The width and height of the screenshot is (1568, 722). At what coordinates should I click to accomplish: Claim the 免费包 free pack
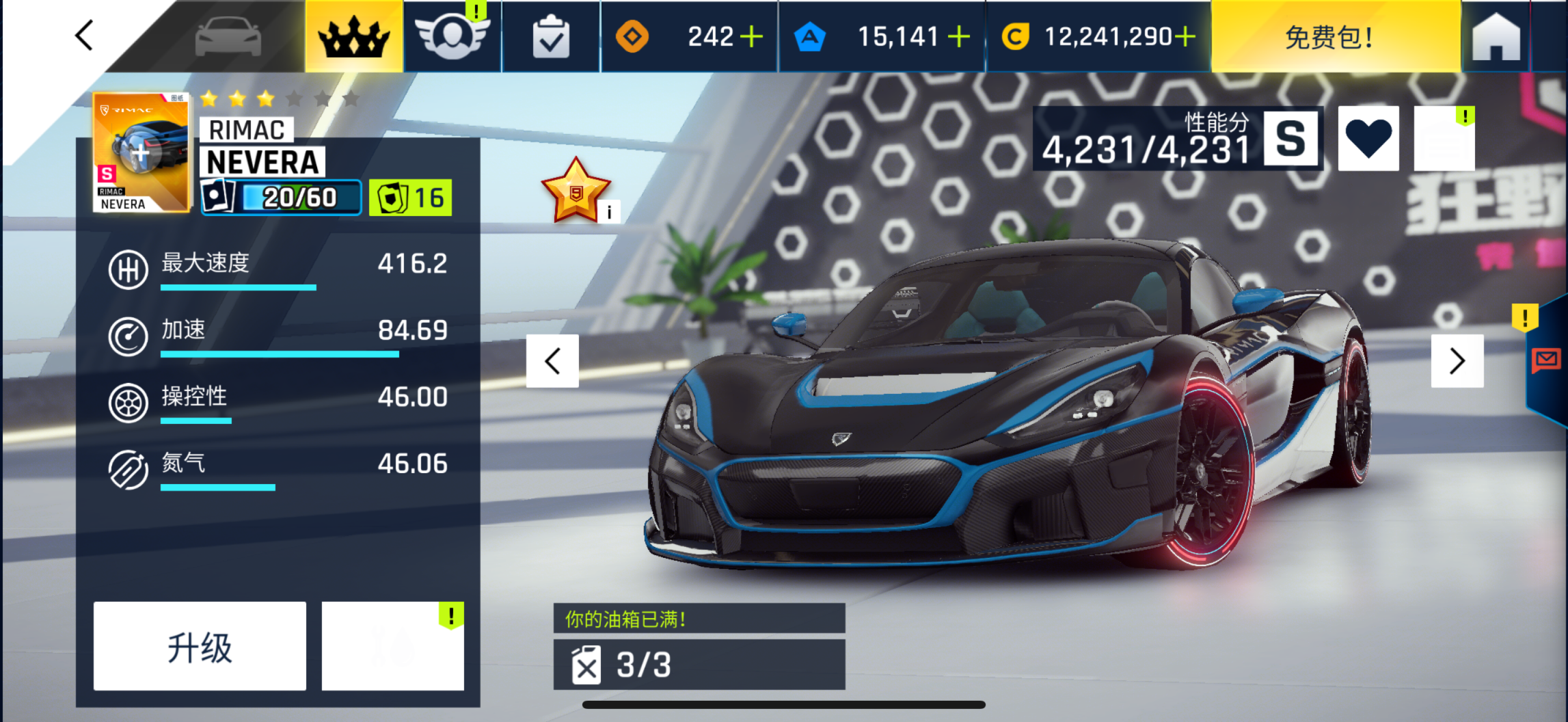point(1329,37)
